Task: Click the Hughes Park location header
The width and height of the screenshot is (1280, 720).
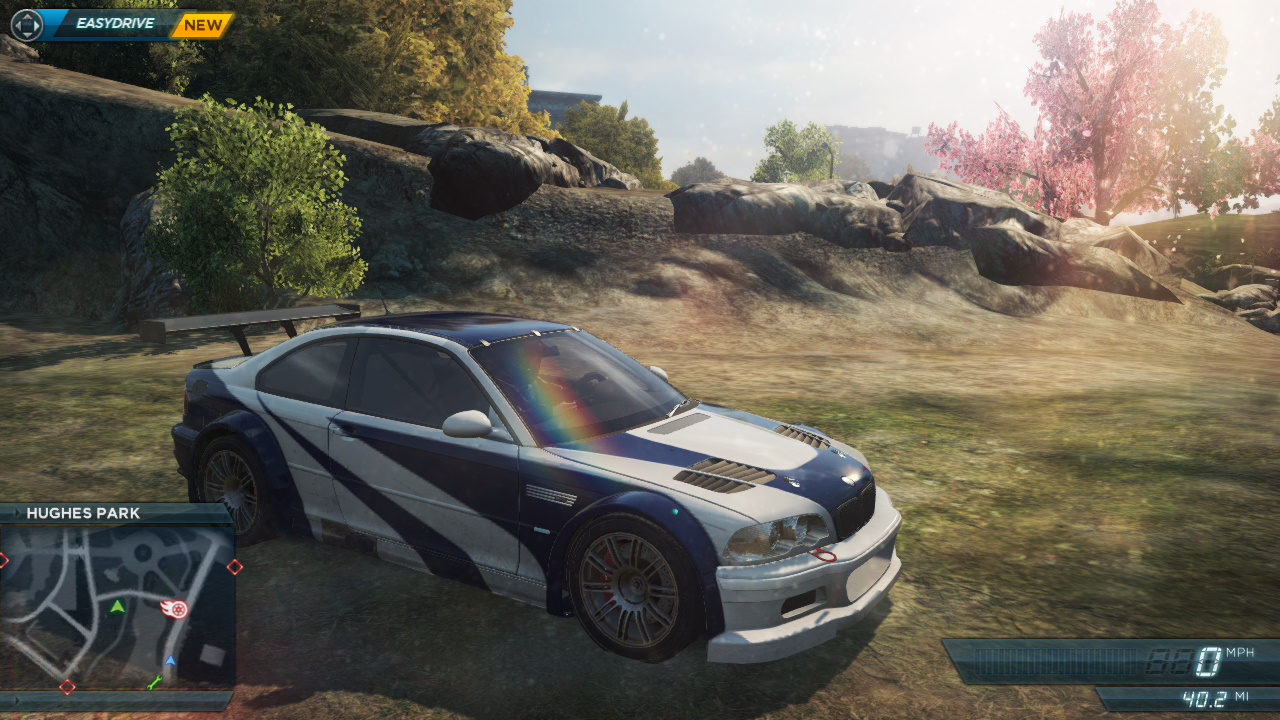Action: (83, 513)
